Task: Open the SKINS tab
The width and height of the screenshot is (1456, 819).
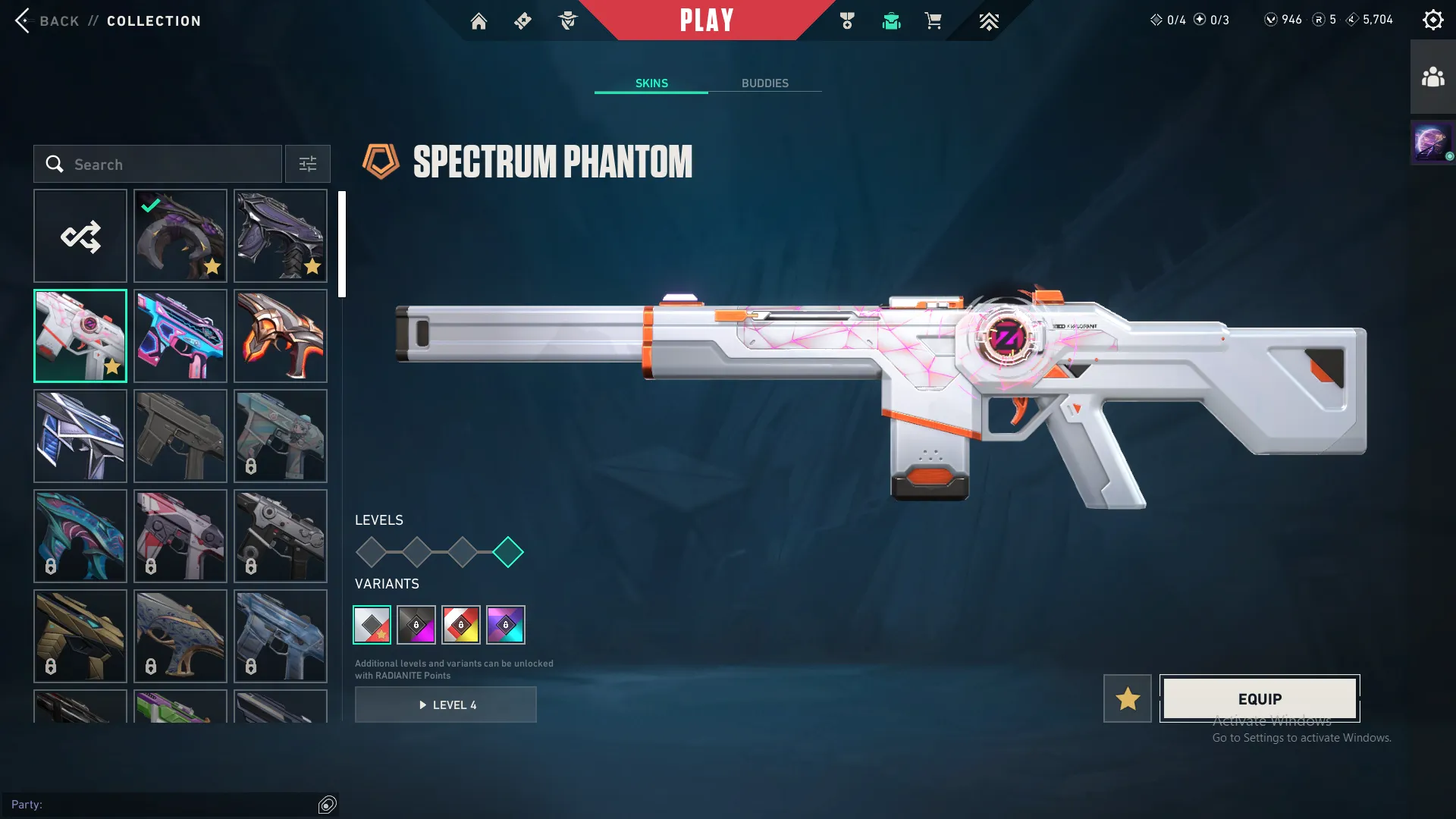Action: (x=651, y=83)
